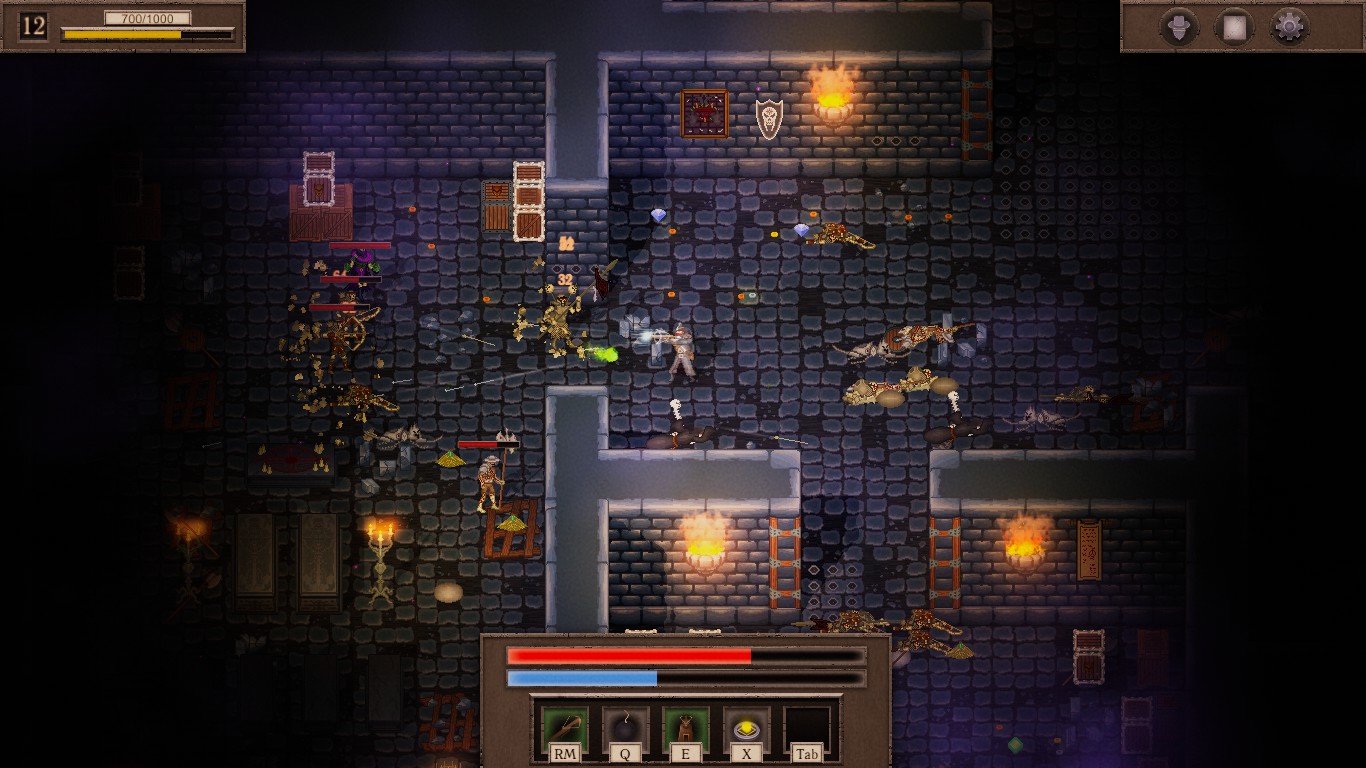
Task: Use the bomb ability slot
Action: click(x=625, y=728)
